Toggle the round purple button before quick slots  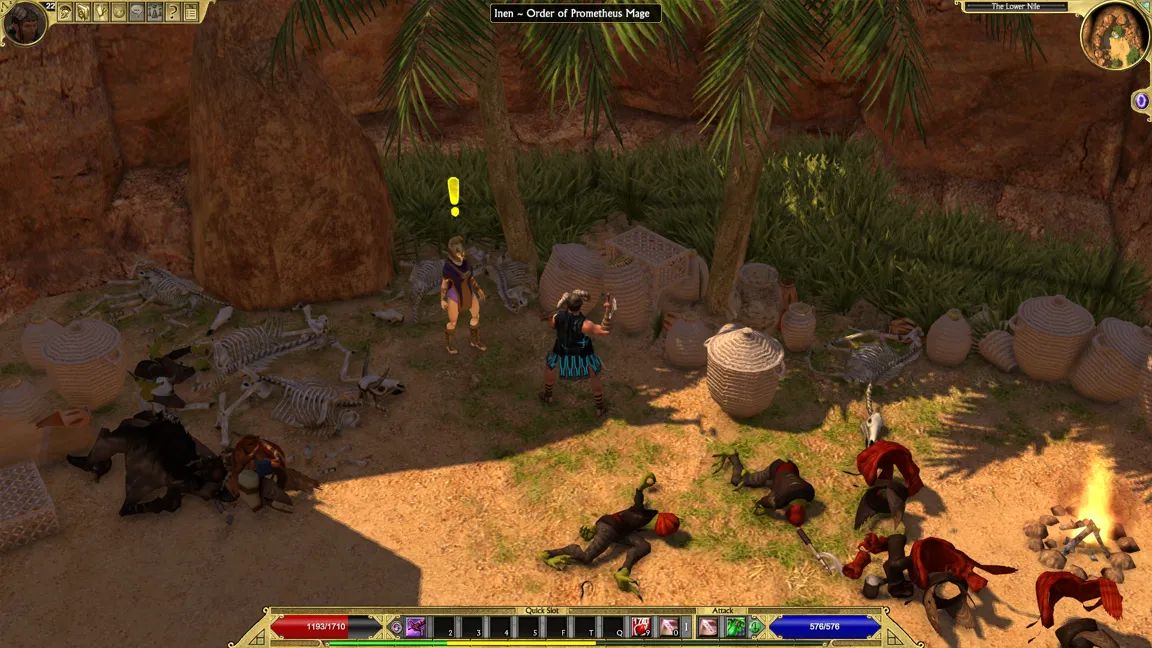coord(396,627)
